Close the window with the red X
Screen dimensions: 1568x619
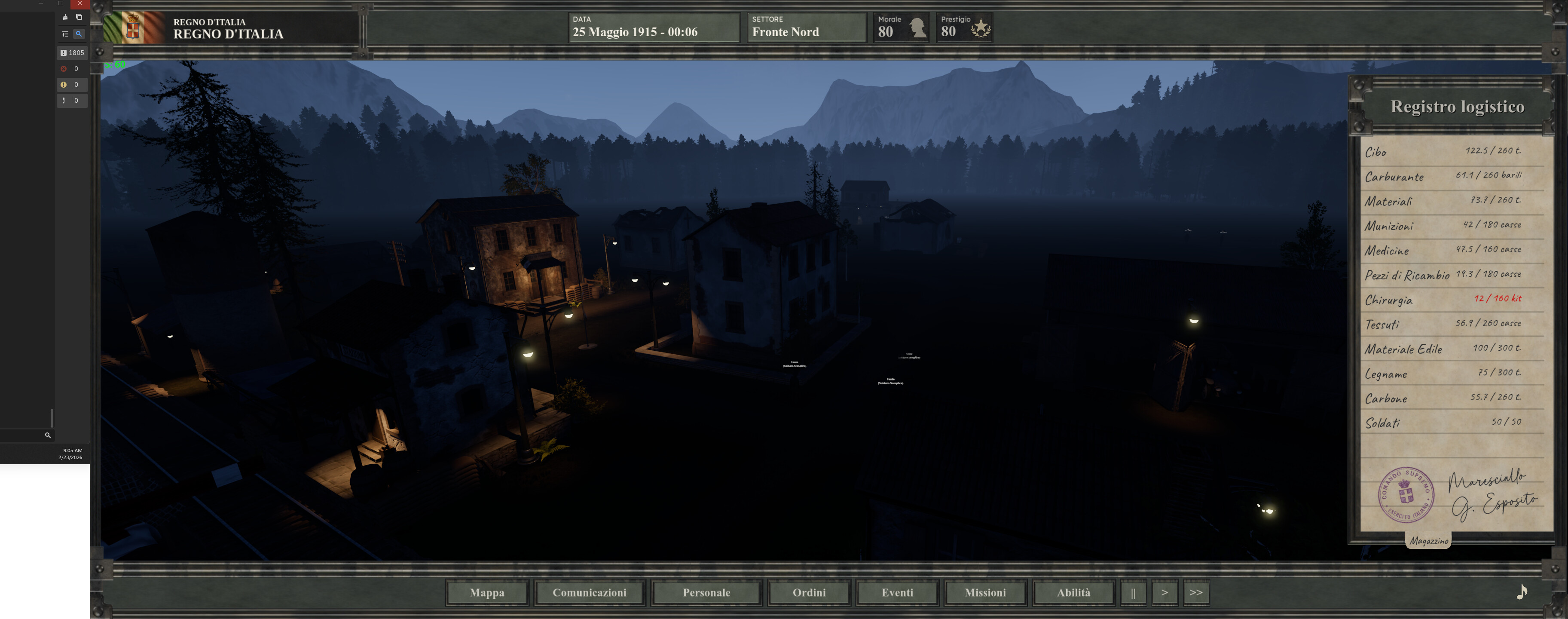(x=80, y=3)
